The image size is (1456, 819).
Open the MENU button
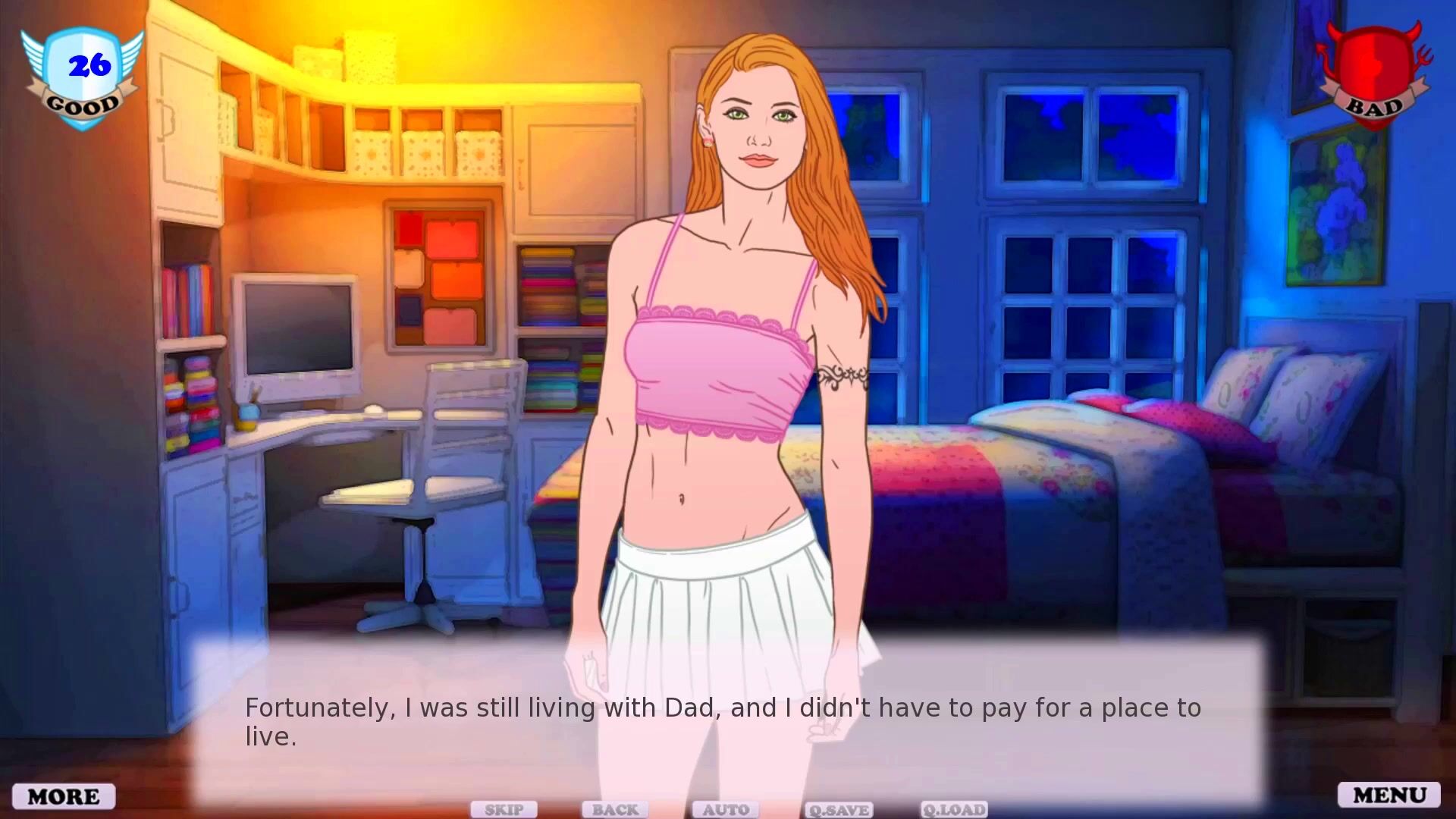click(1389, 795)
